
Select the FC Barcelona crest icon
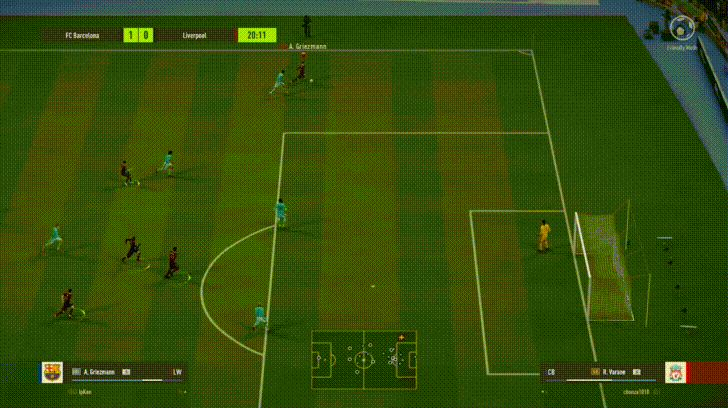coord(52,373)
